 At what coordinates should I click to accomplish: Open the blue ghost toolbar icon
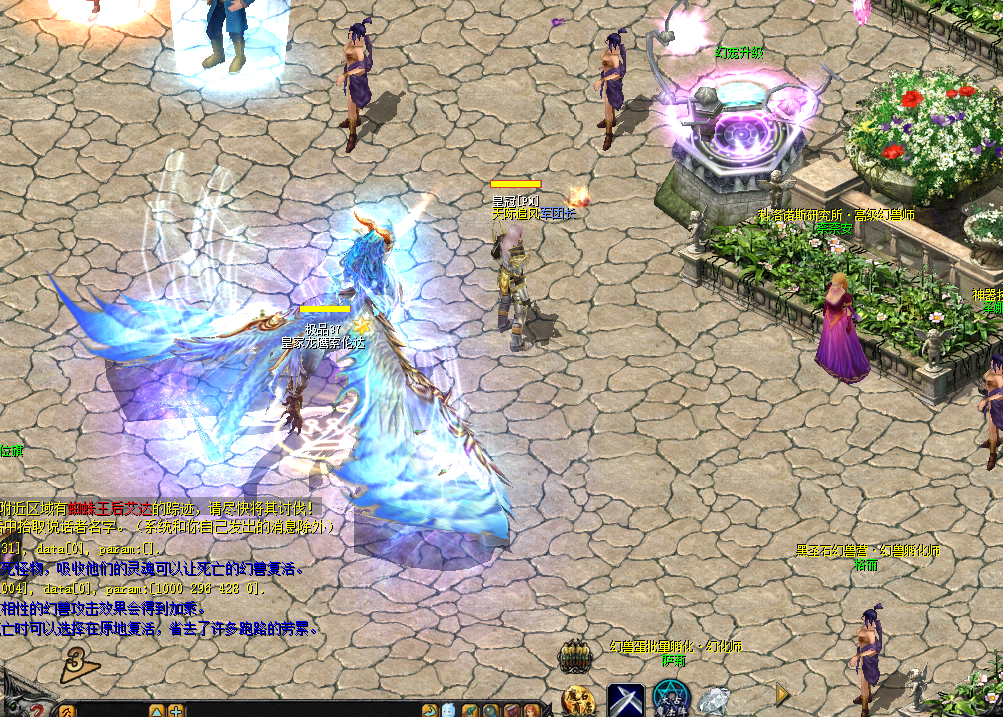[449, 711]
